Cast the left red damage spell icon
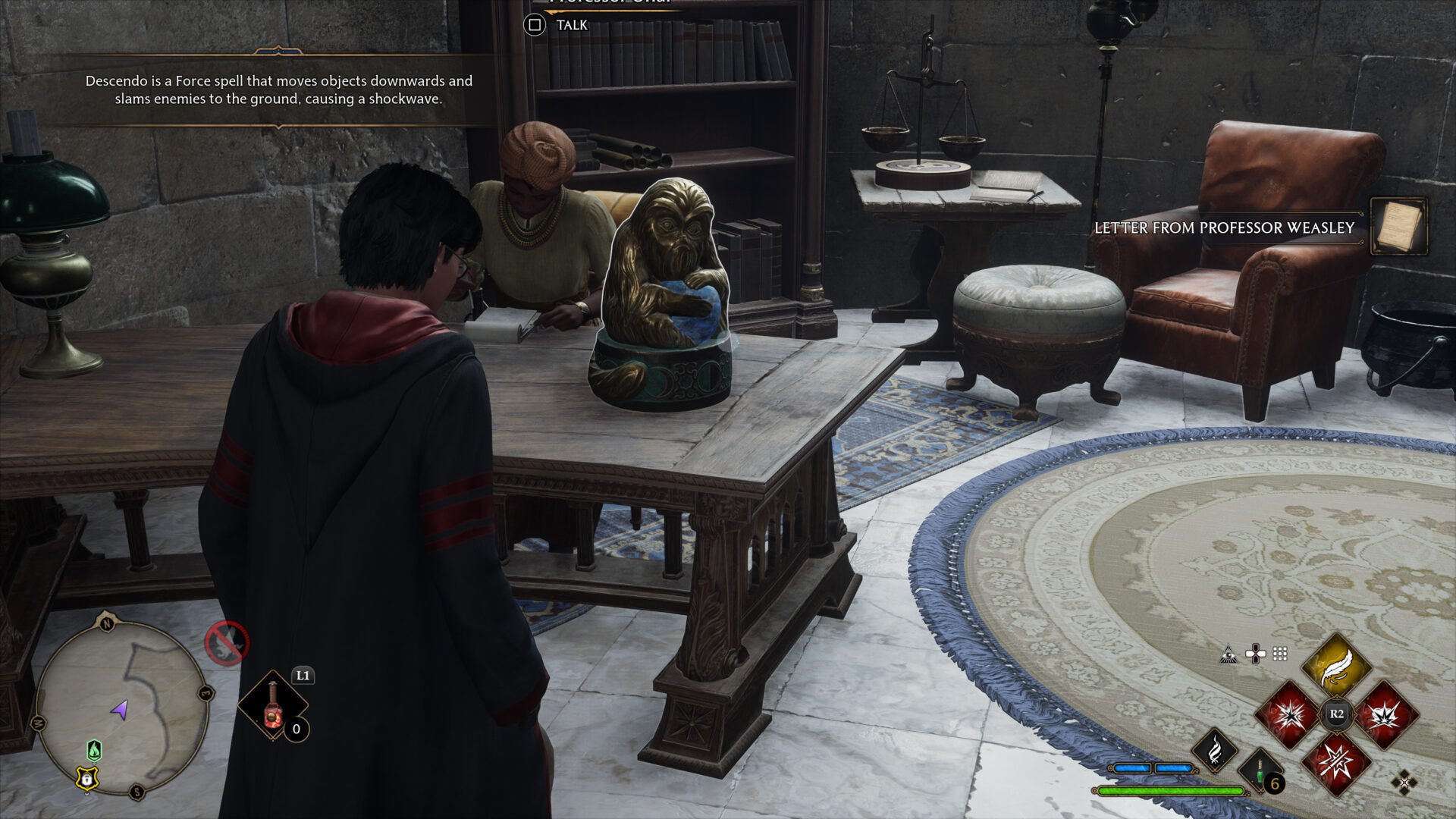This screenshot has width=1456, height=819. 1288,716
